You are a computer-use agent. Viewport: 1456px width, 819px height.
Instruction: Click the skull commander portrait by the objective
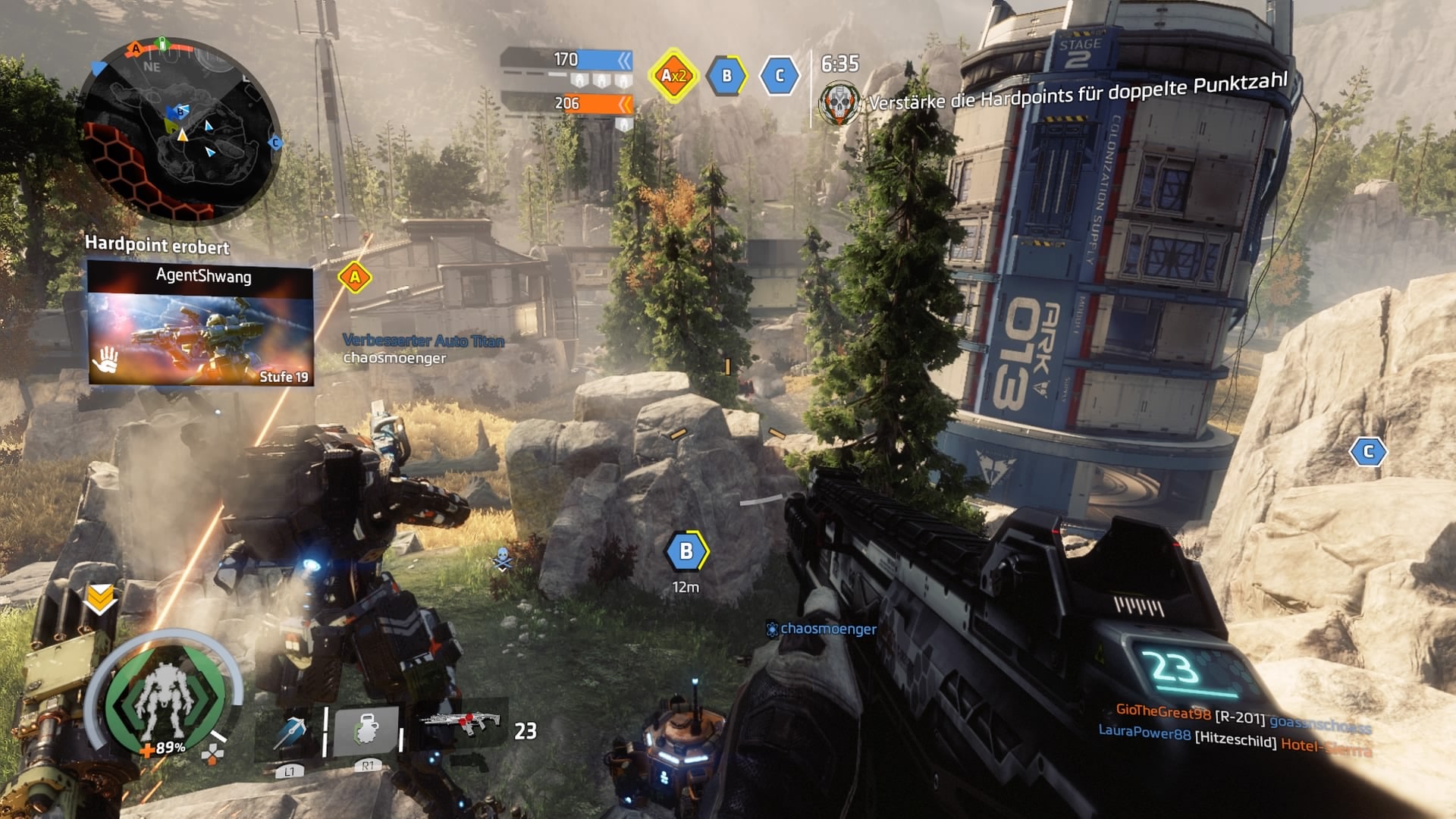tap(840, 102)
